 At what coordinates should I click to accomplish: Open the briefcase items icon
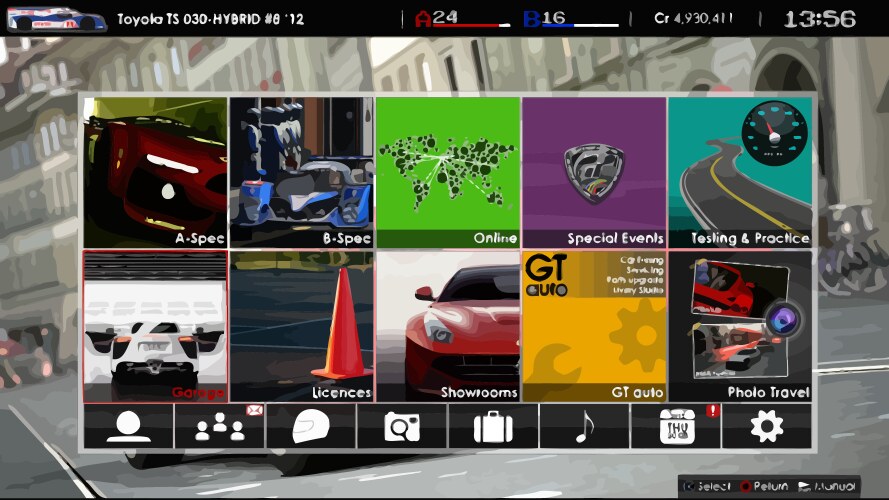pos(493,426)
